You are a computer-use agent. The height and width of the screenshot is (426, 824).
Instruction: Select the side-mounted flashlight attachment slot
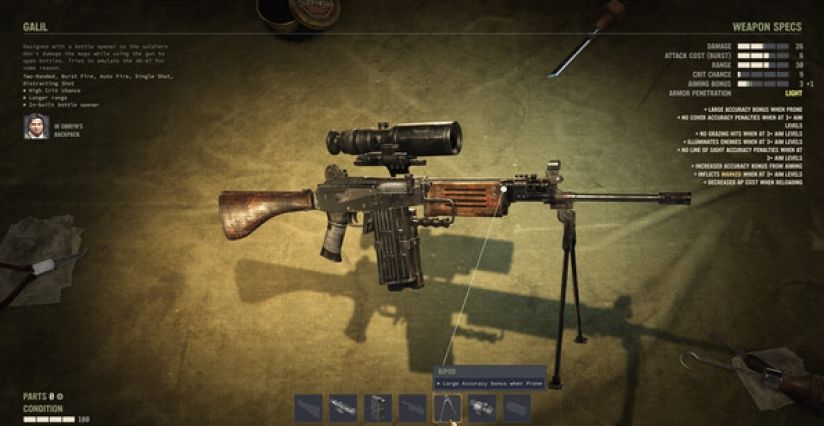[x=482, y=407]
